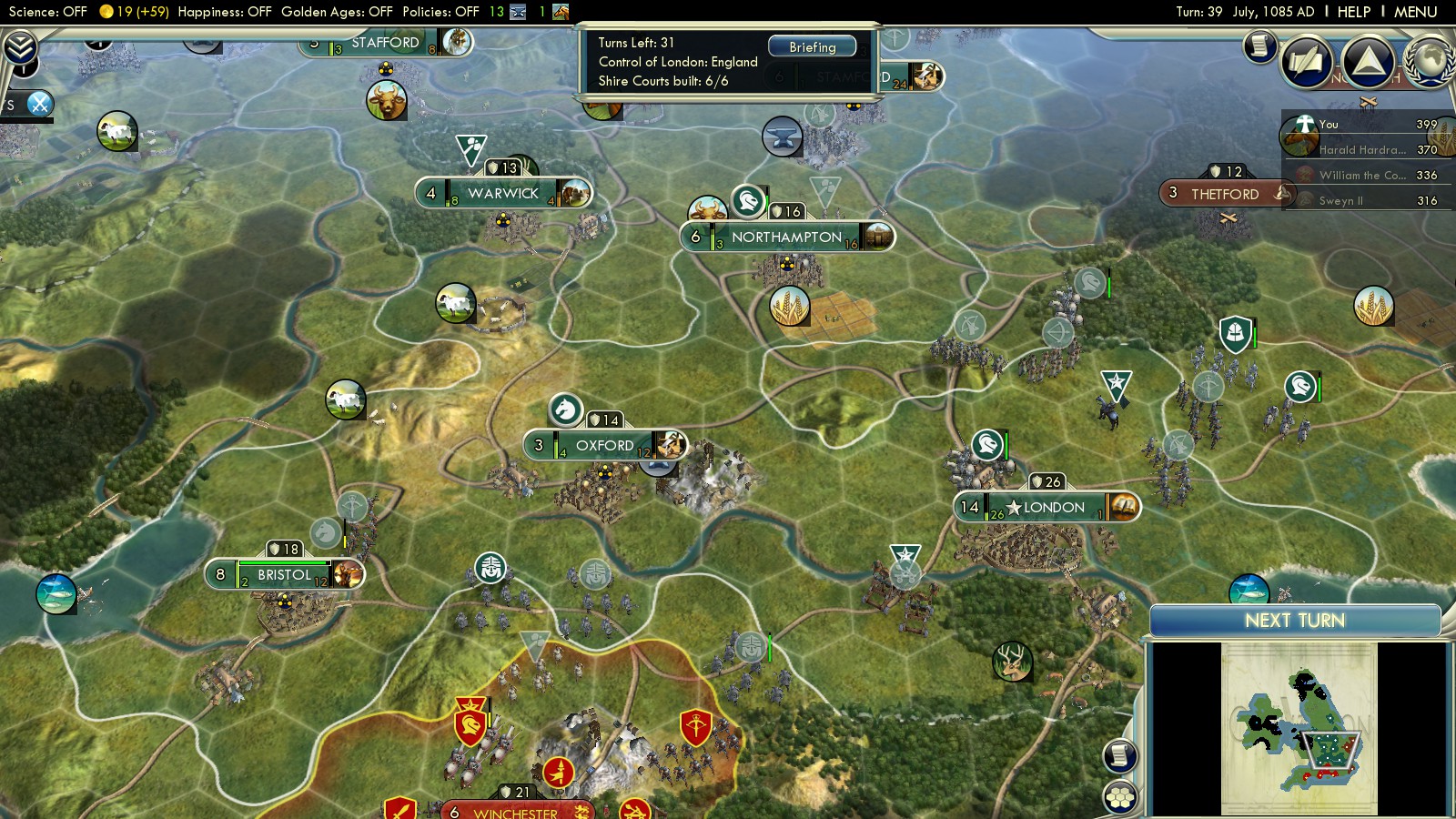Open the Bristol city banner
Viewport: 1456px width, 819px height.
(284, 575)
